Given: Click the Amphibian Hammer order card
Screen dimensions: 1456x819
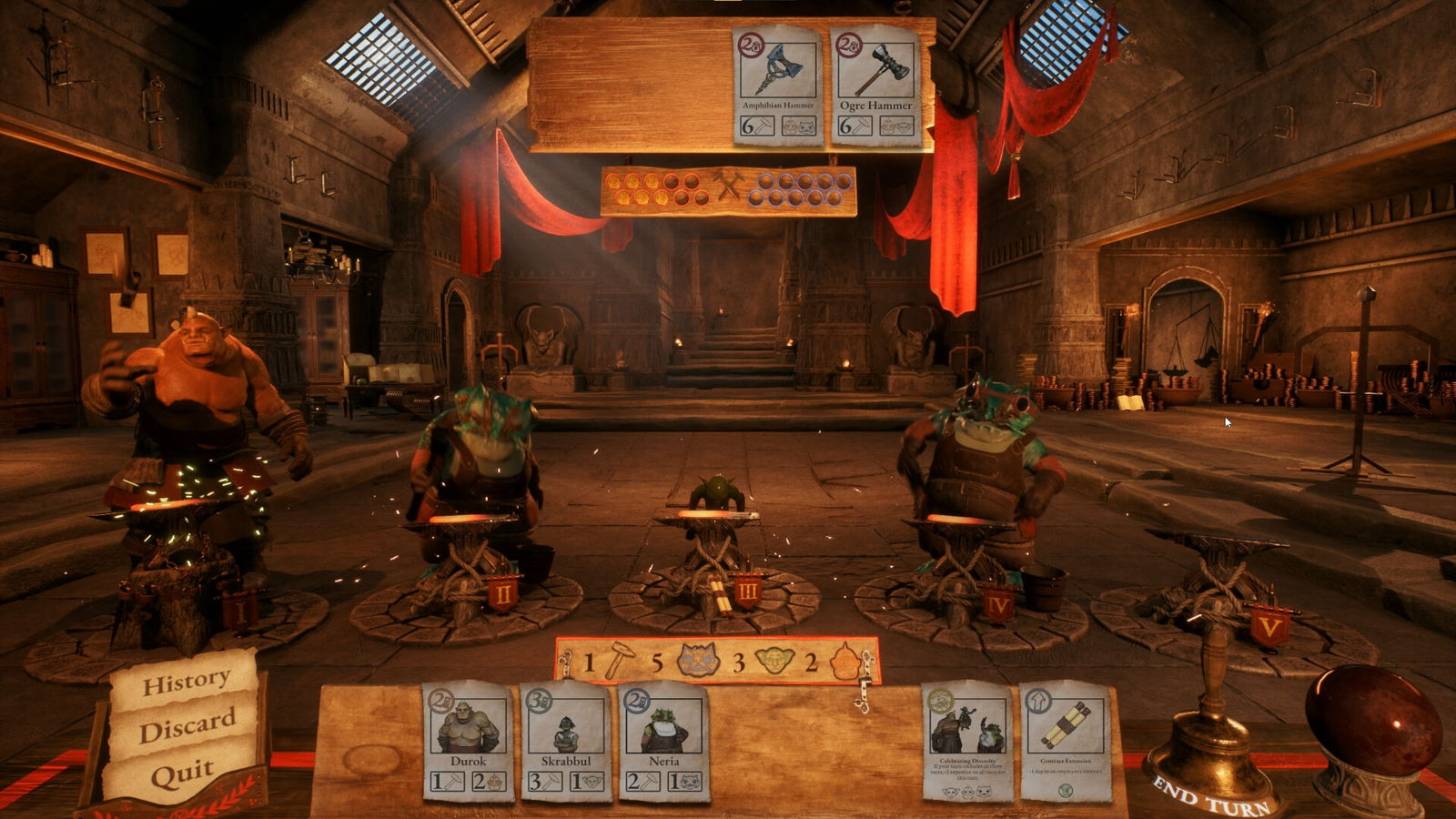Looking at the screenshot, I should (x=778, y=86).
